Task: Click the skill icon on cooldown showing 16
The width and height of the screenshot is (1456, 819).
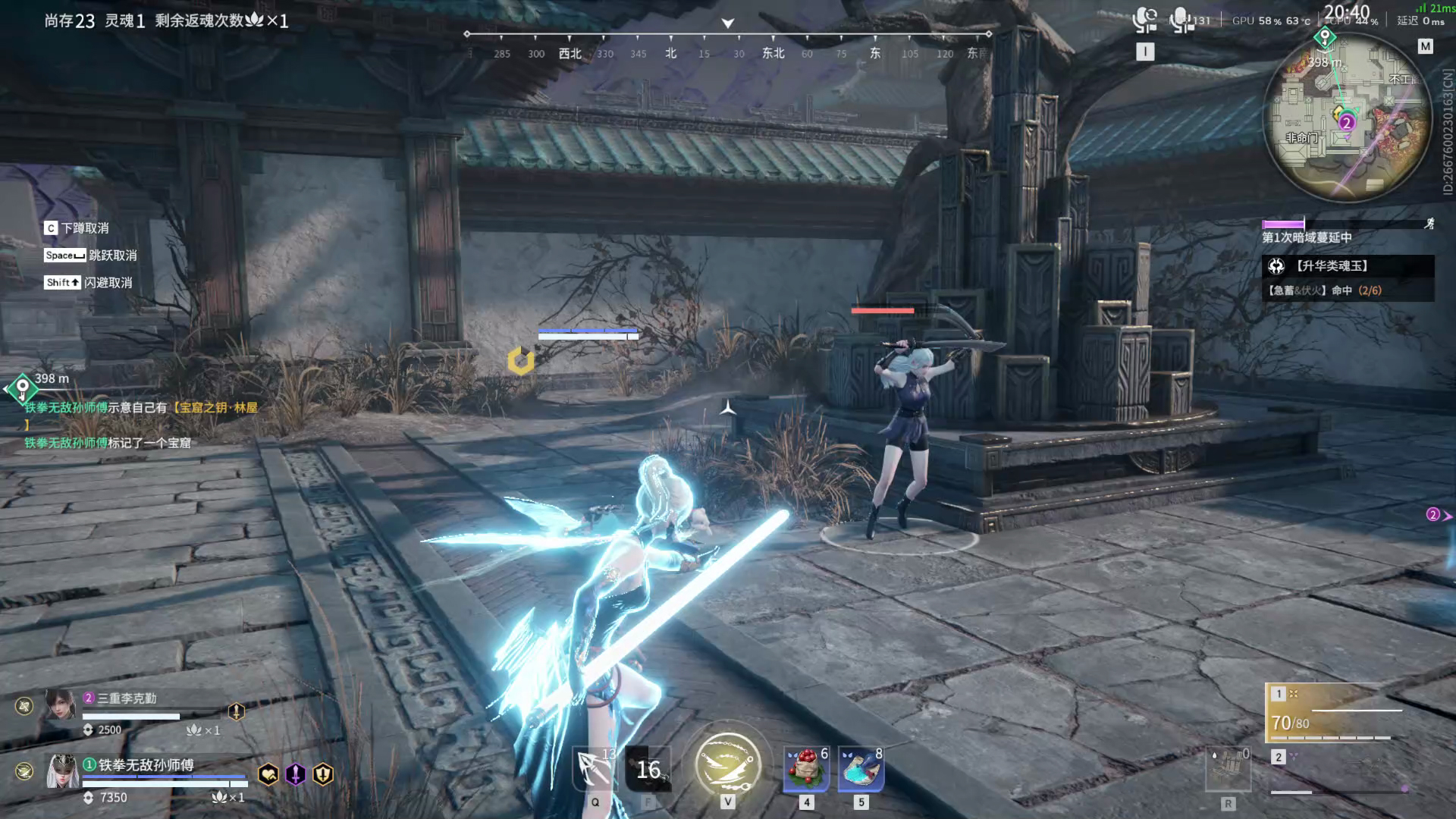Action: [648, 769]
